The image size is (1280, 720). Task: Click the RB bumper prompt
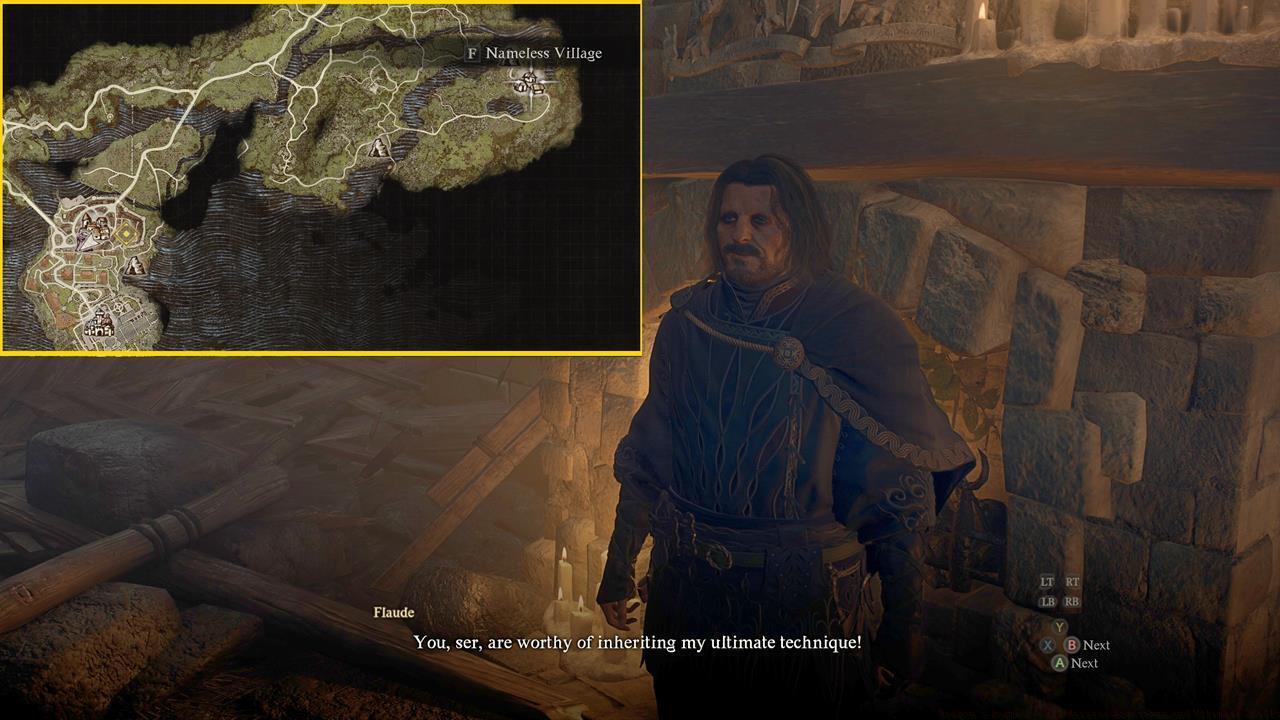1071,602
